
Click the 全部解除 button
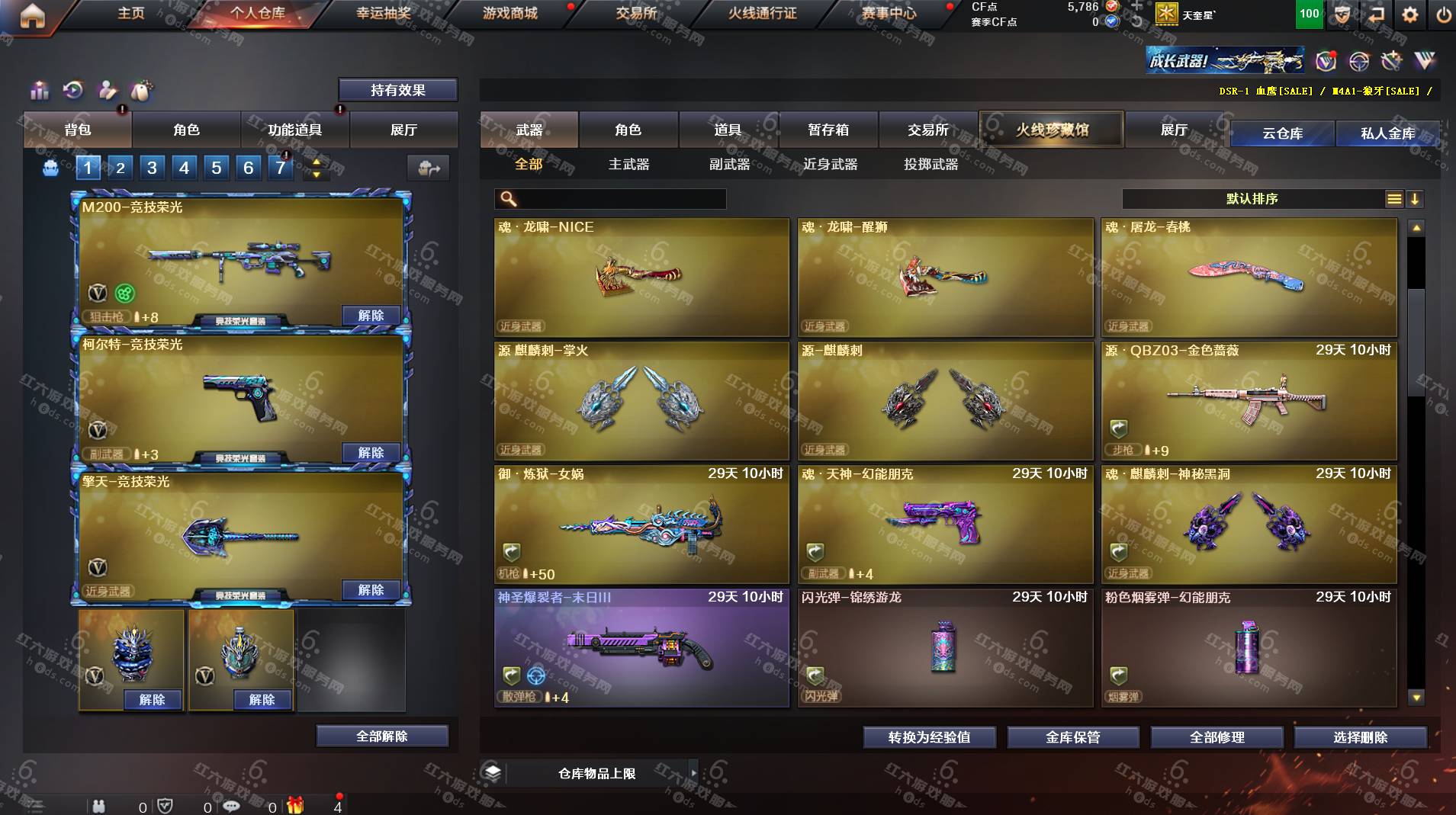pos(381,736)
